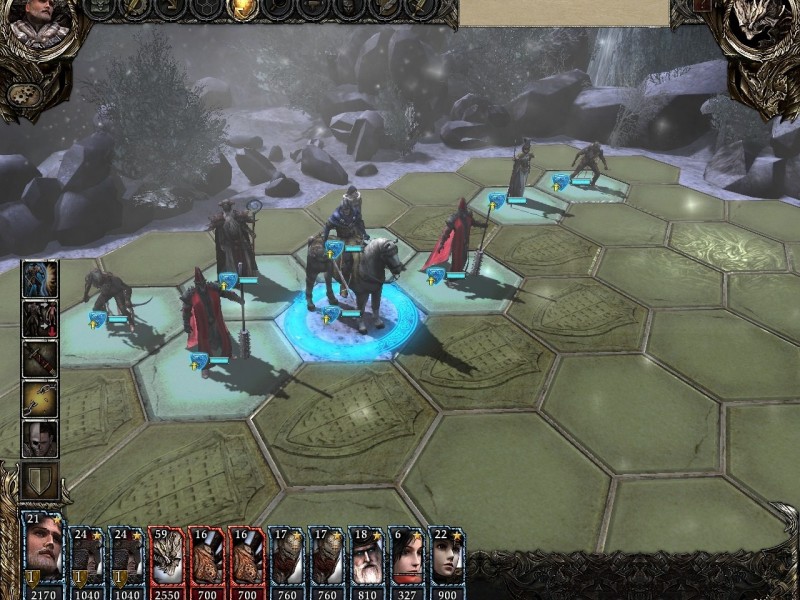This screenshot has height=600, width=800.
Task: Select the dark-haired woman worth 900
Action: [446, 554]
